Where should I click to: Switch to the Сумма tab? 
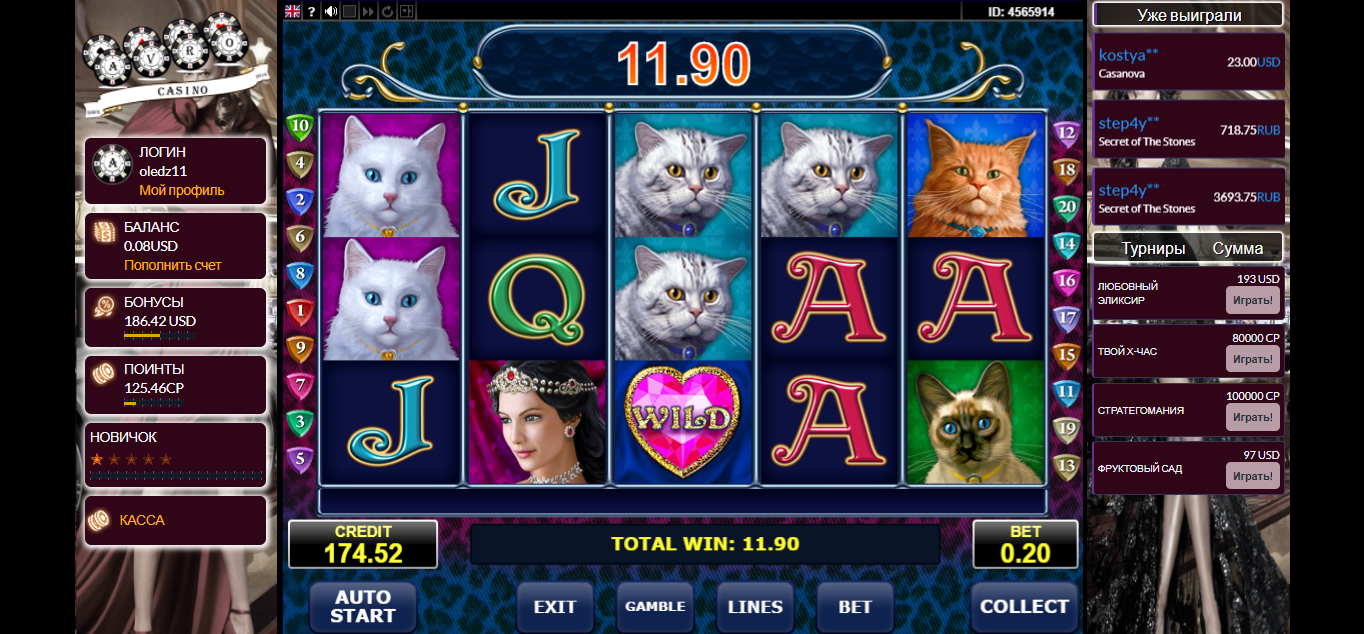pyautogui.click(x=1238, y=248)
